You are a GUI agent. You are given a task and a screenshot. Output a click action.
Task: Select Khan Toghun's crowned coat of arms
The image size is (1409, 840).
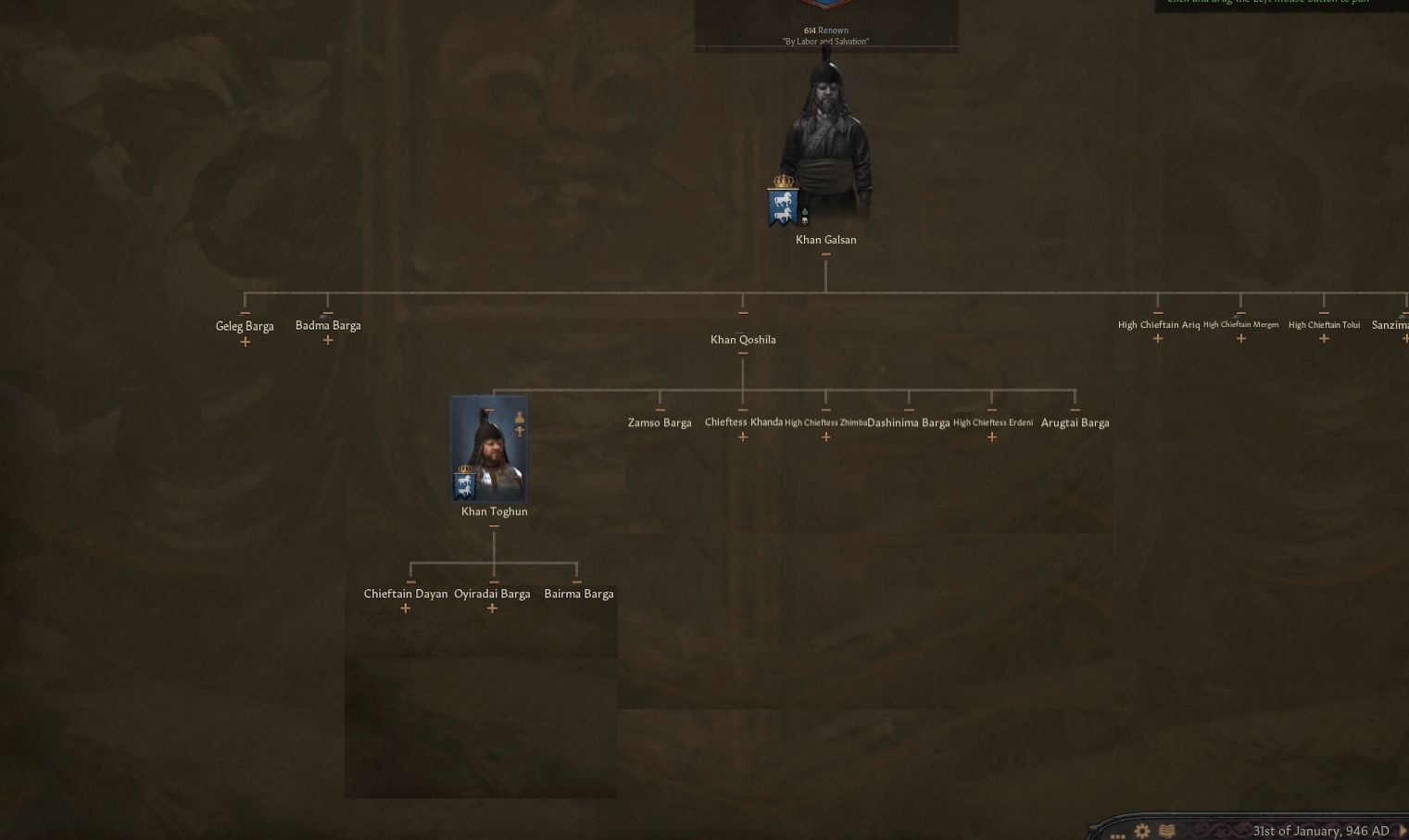tap(463, 484)
